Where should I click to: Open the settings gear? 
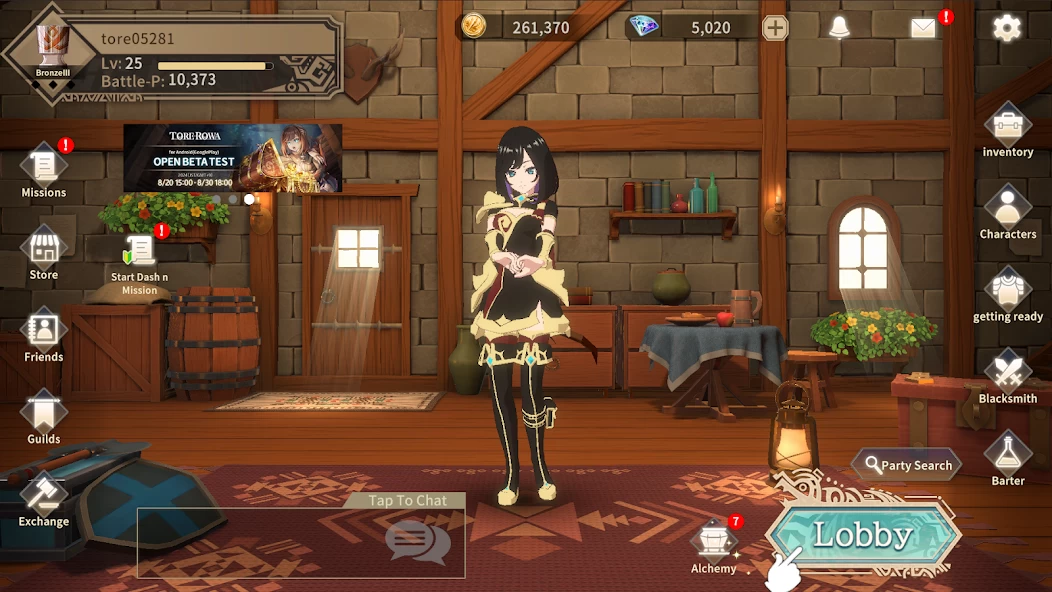pos(1006,27)
